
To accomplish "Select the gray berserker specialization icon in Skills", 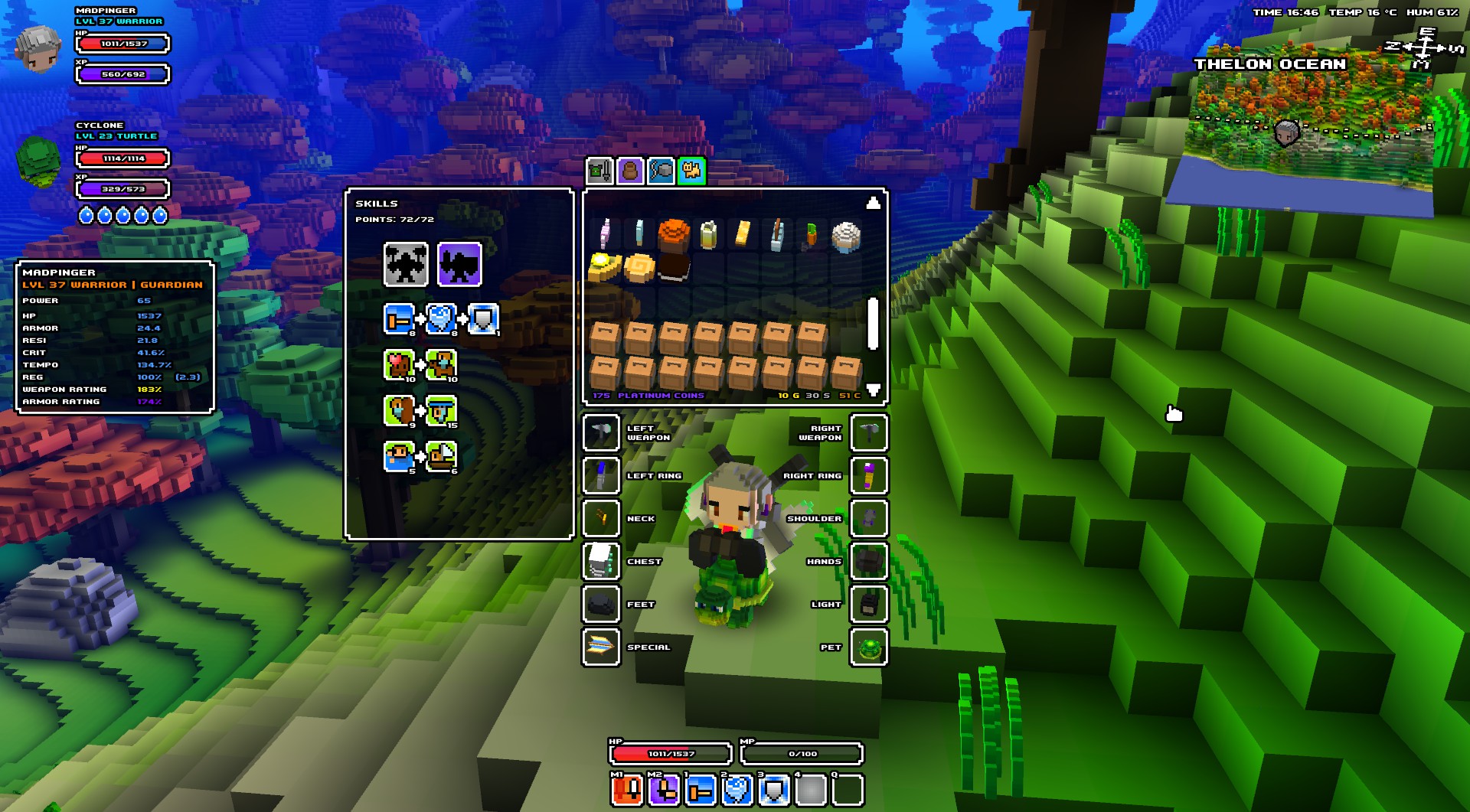I will coord(405,264).
